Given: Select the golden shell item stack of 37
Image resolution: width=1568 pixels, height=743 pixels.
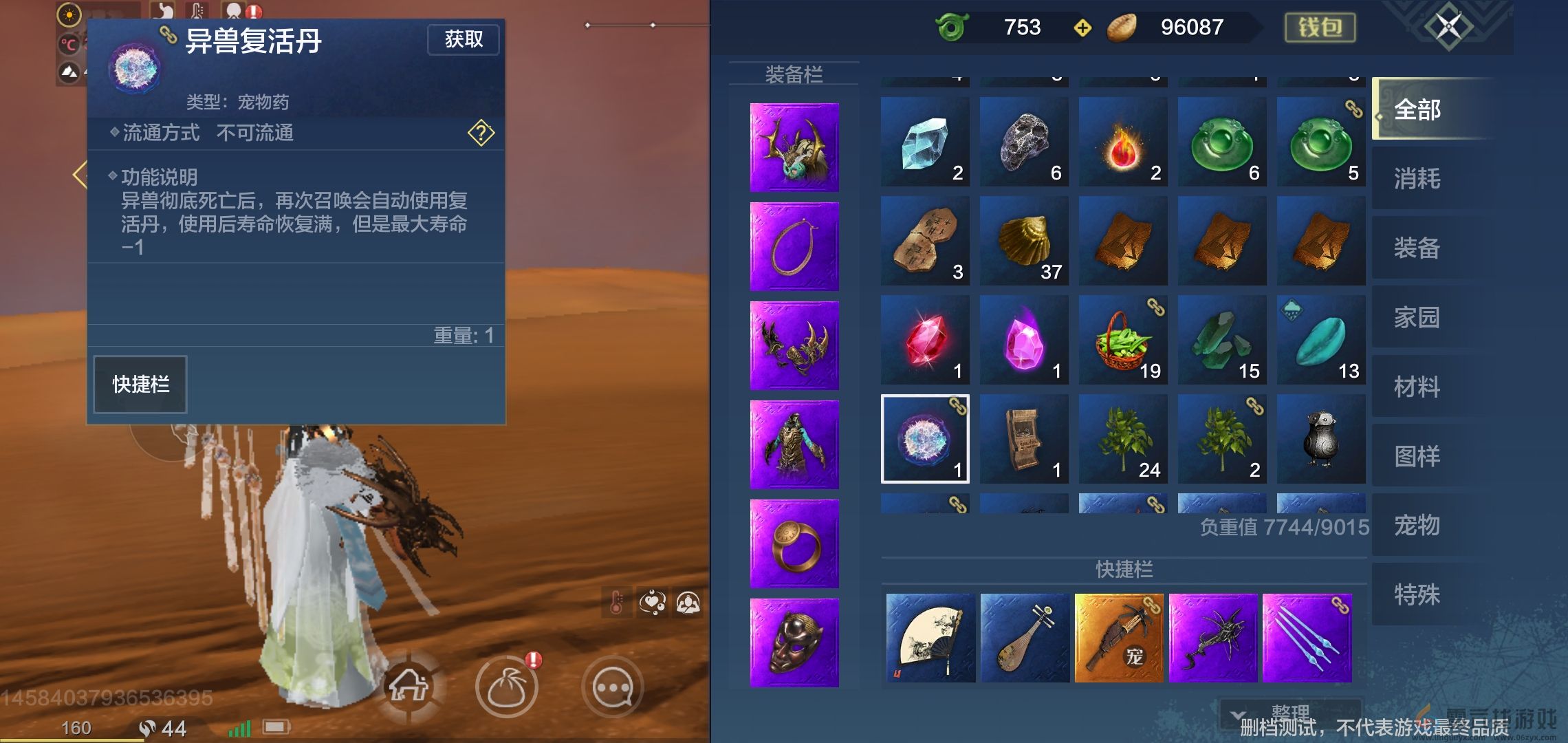Looking at the screenshot, I should click(x=1024, y=241).
